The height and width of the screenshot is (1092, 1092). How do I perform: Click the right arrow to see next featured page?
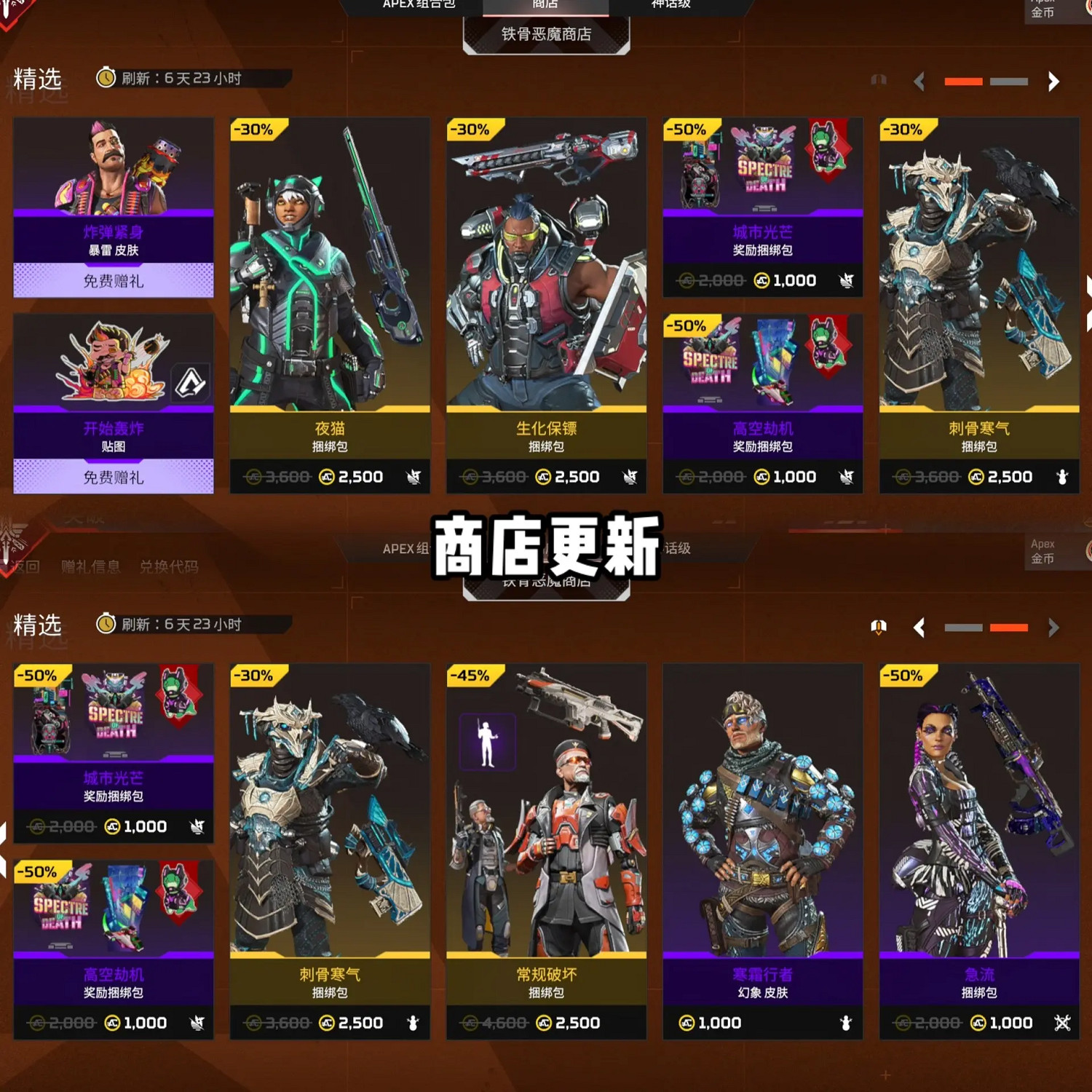pyautogui.click(x=1053, y=82)
